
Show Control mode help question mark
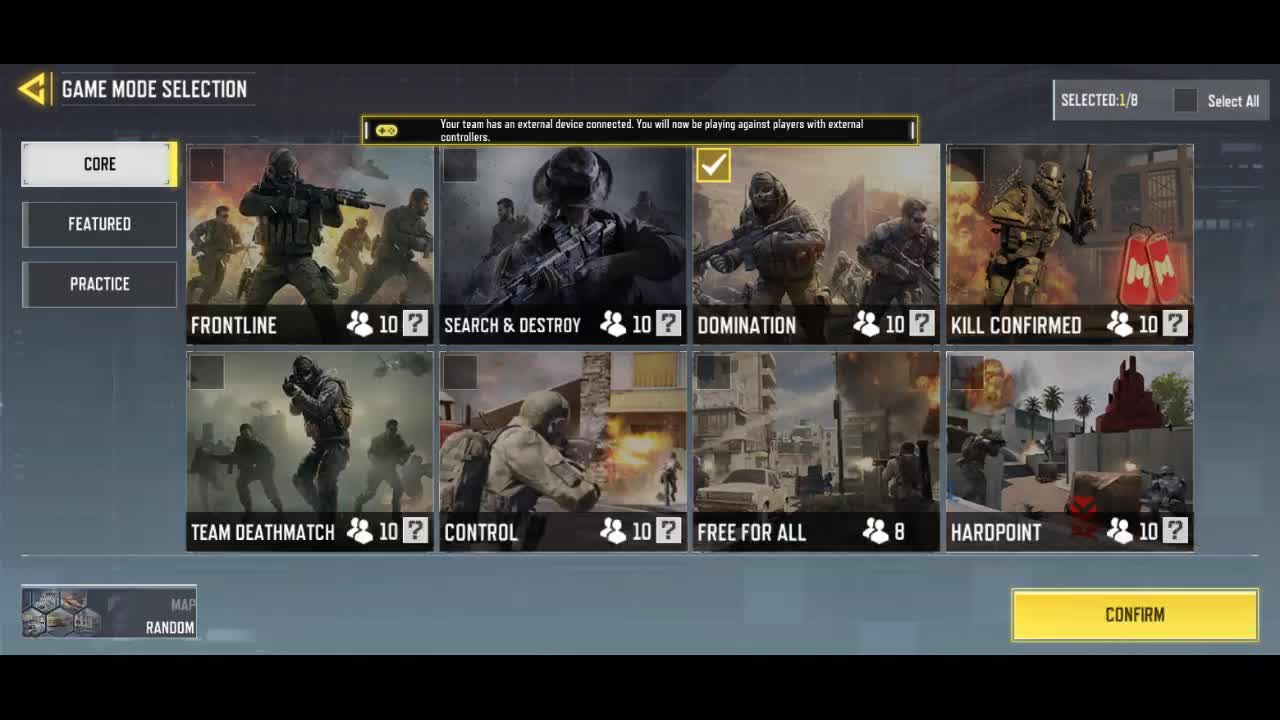[668, 531]
